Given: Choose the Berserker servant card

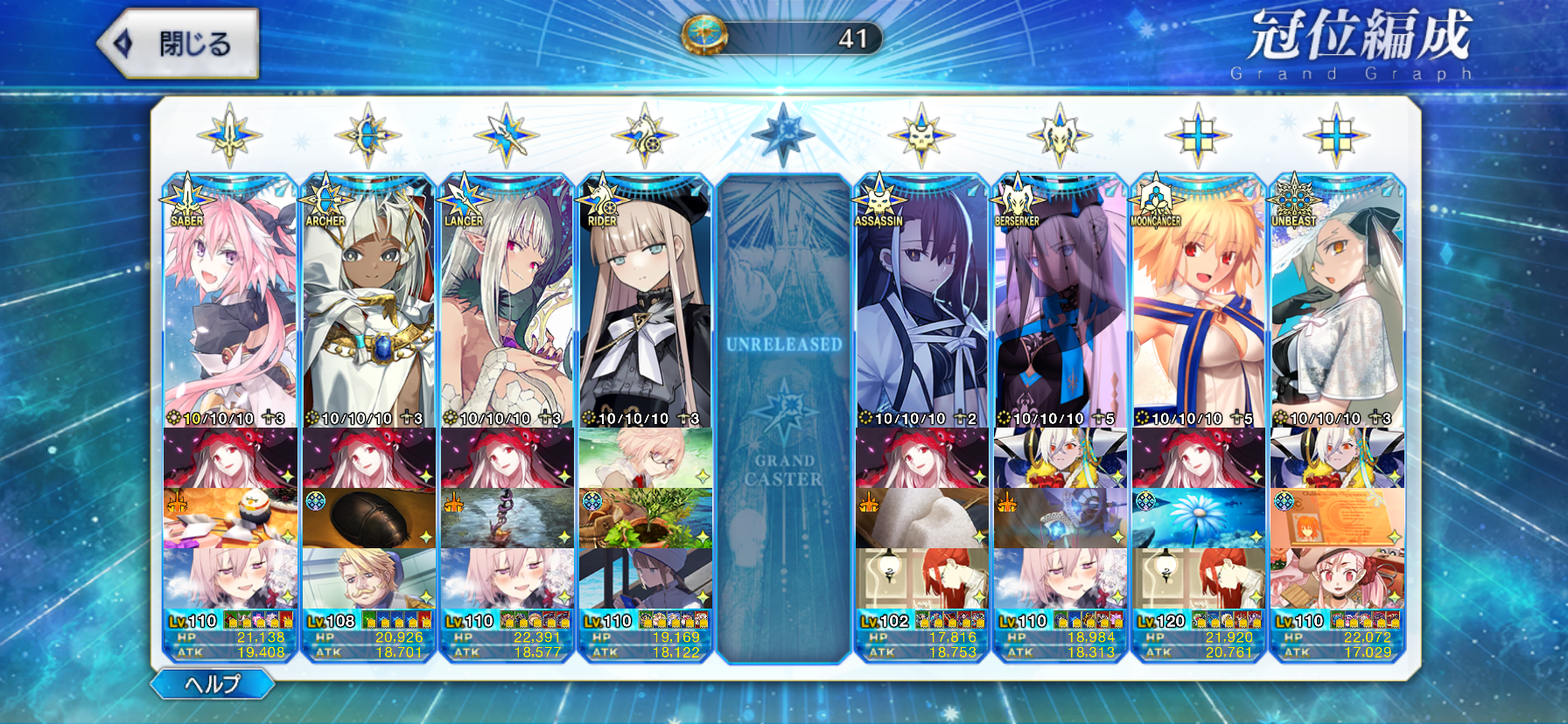Looking at the screenshot, I should [1060, 306].
